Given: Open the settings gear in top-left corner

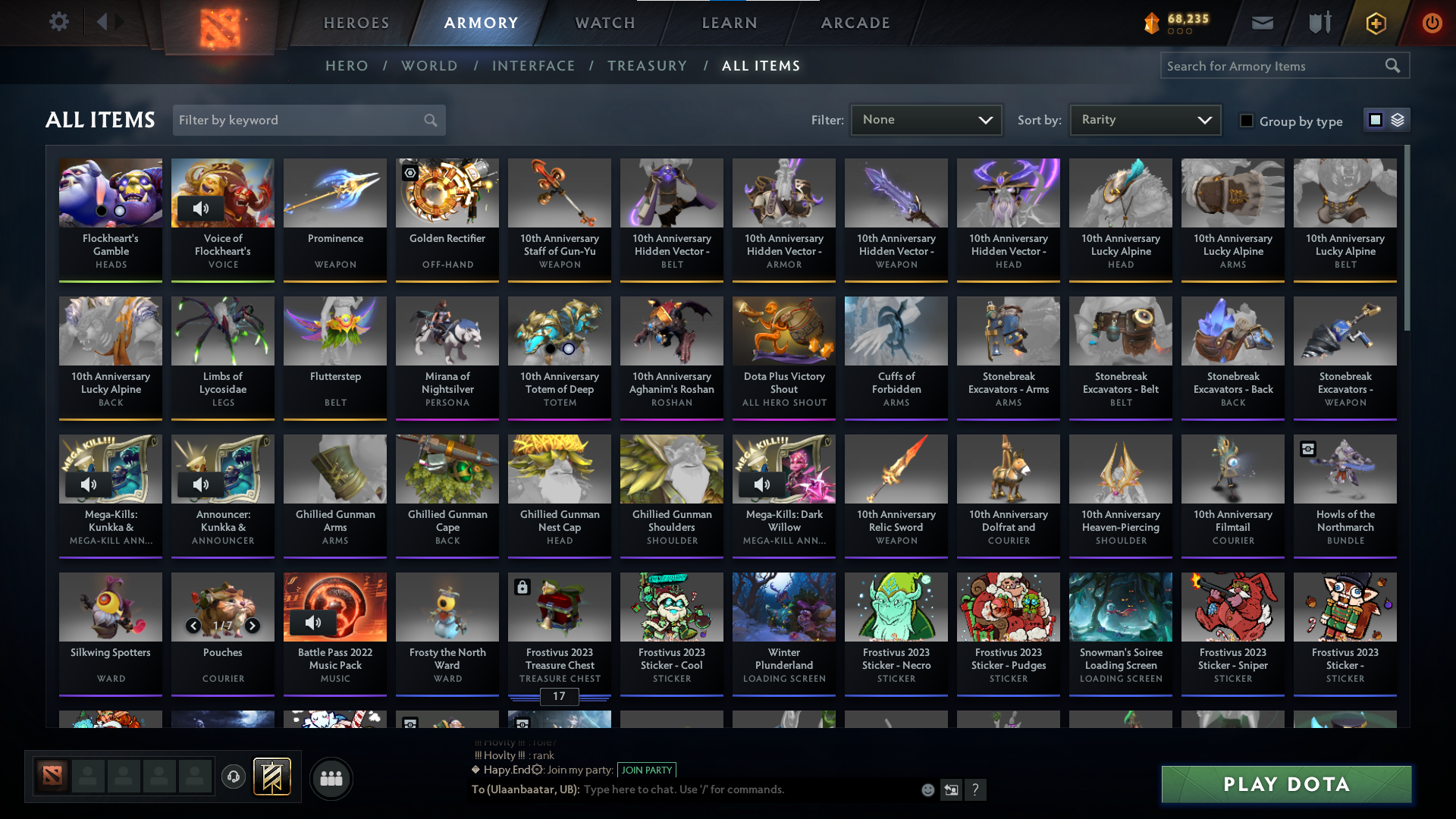Looking at the screenshot, I should [x=59, y=21].
